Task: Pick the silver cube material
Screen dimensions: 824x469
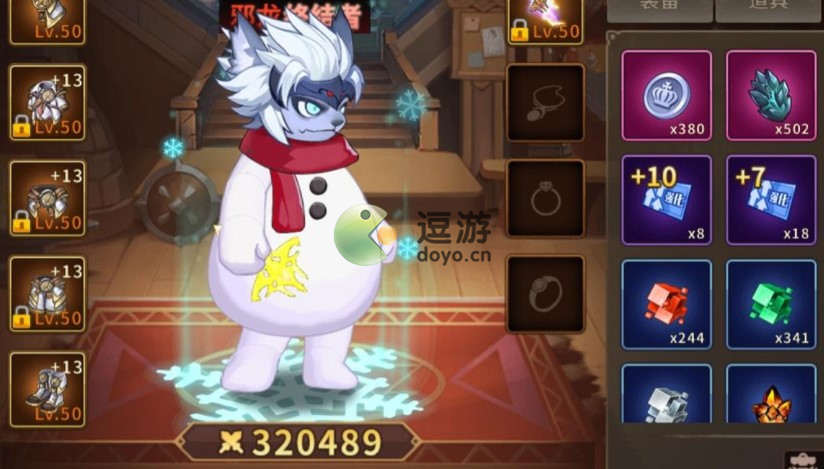Action: 667,400
